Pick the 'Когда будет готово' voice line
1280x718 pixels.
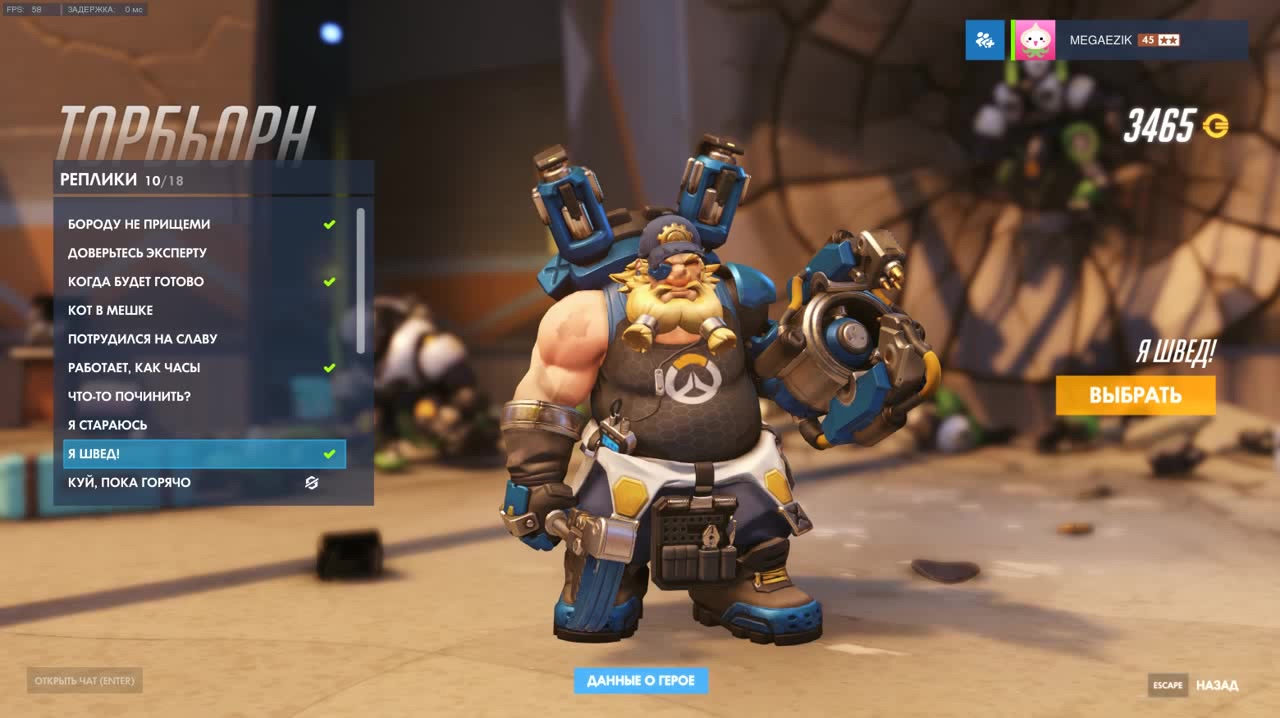[136, 282]
